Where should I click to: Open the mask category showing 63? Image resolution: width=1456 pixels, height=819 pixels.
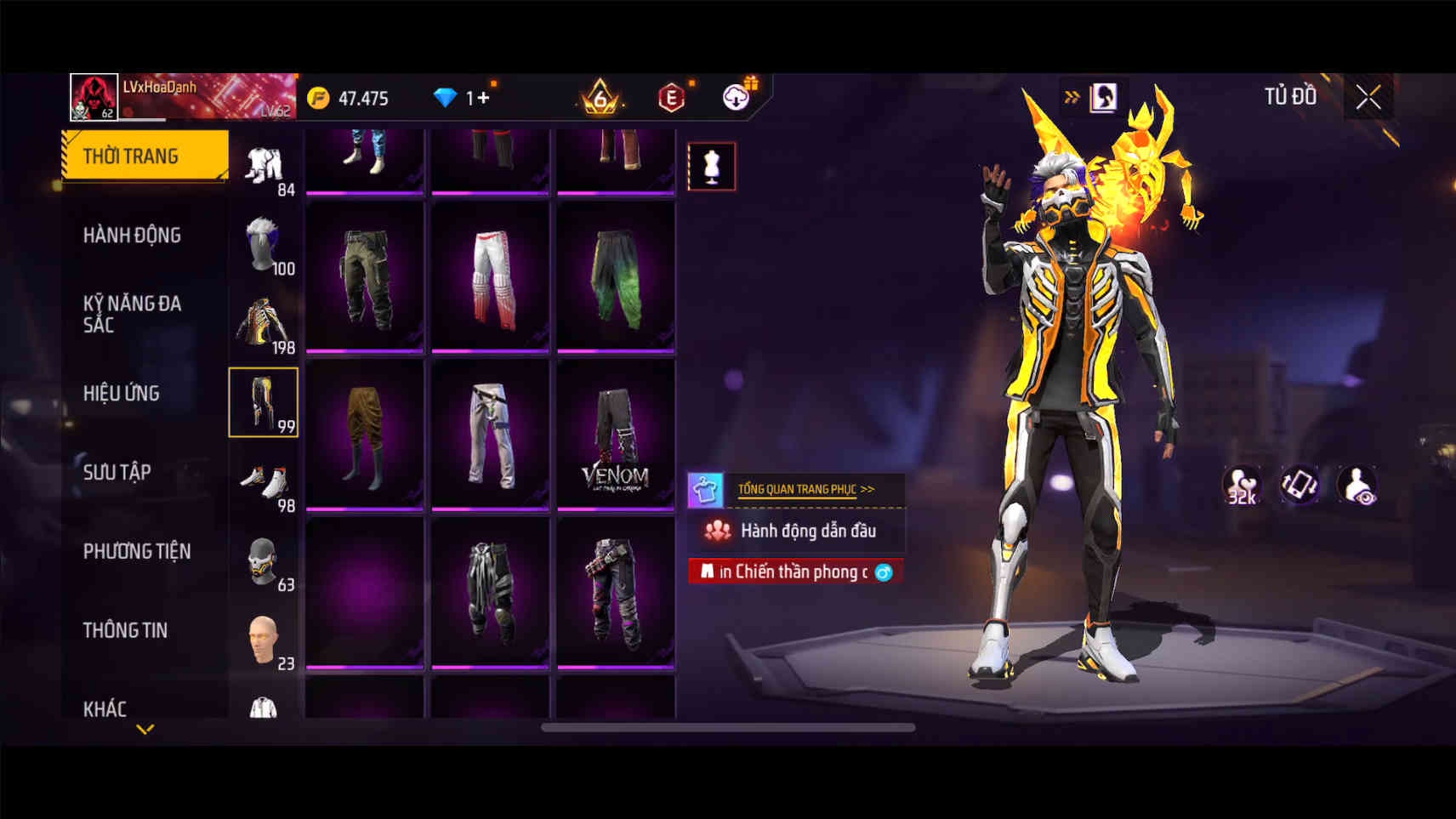pos(264,561)
